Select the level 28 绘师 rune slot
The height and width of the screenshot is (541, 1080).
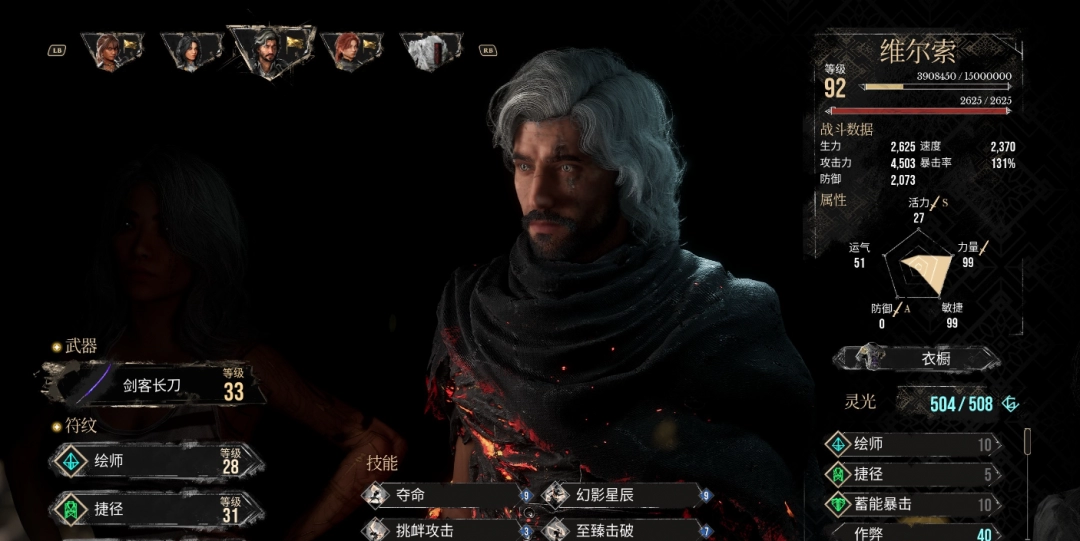(155, 462)
